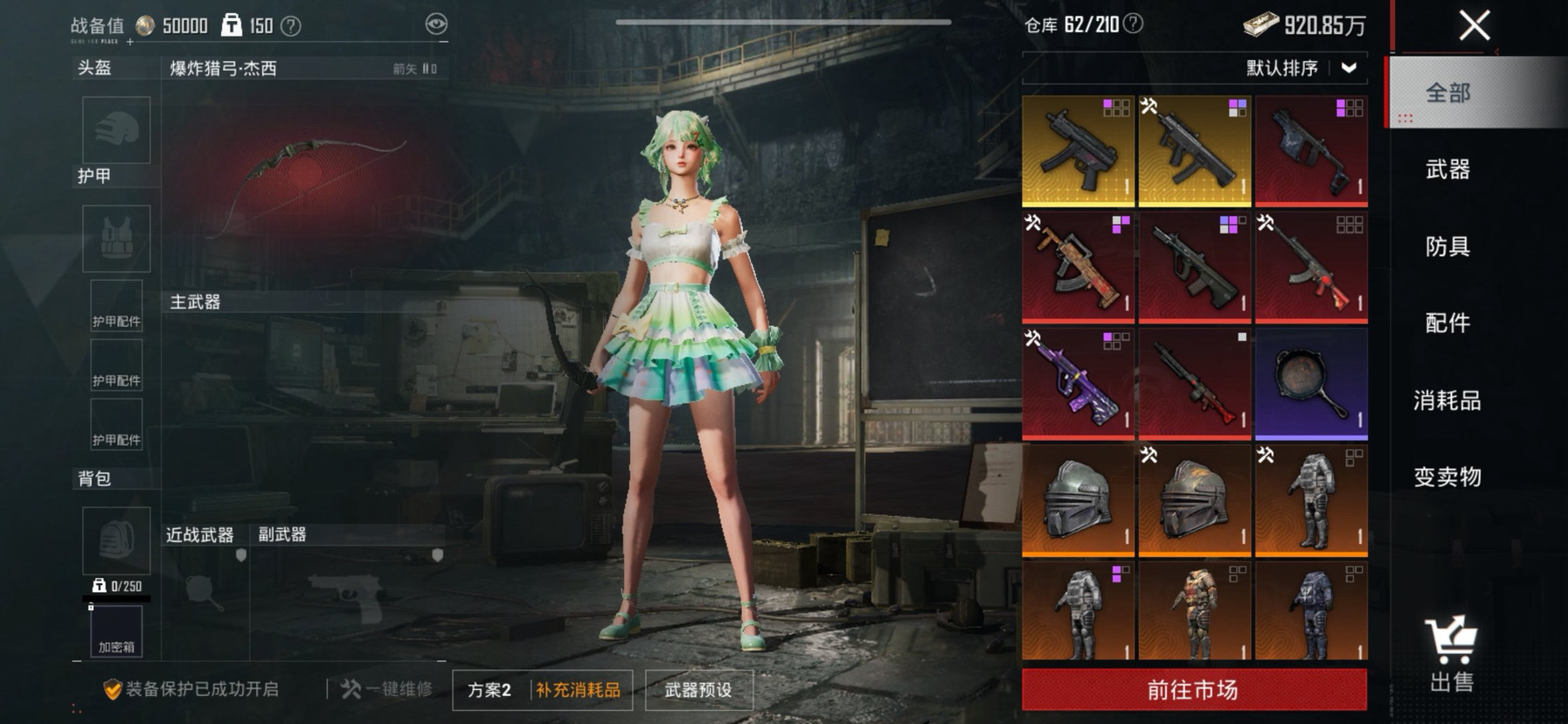Open the 出售 sell cart
Viewport: 1568px width, 724px height.
[1451, 656]
